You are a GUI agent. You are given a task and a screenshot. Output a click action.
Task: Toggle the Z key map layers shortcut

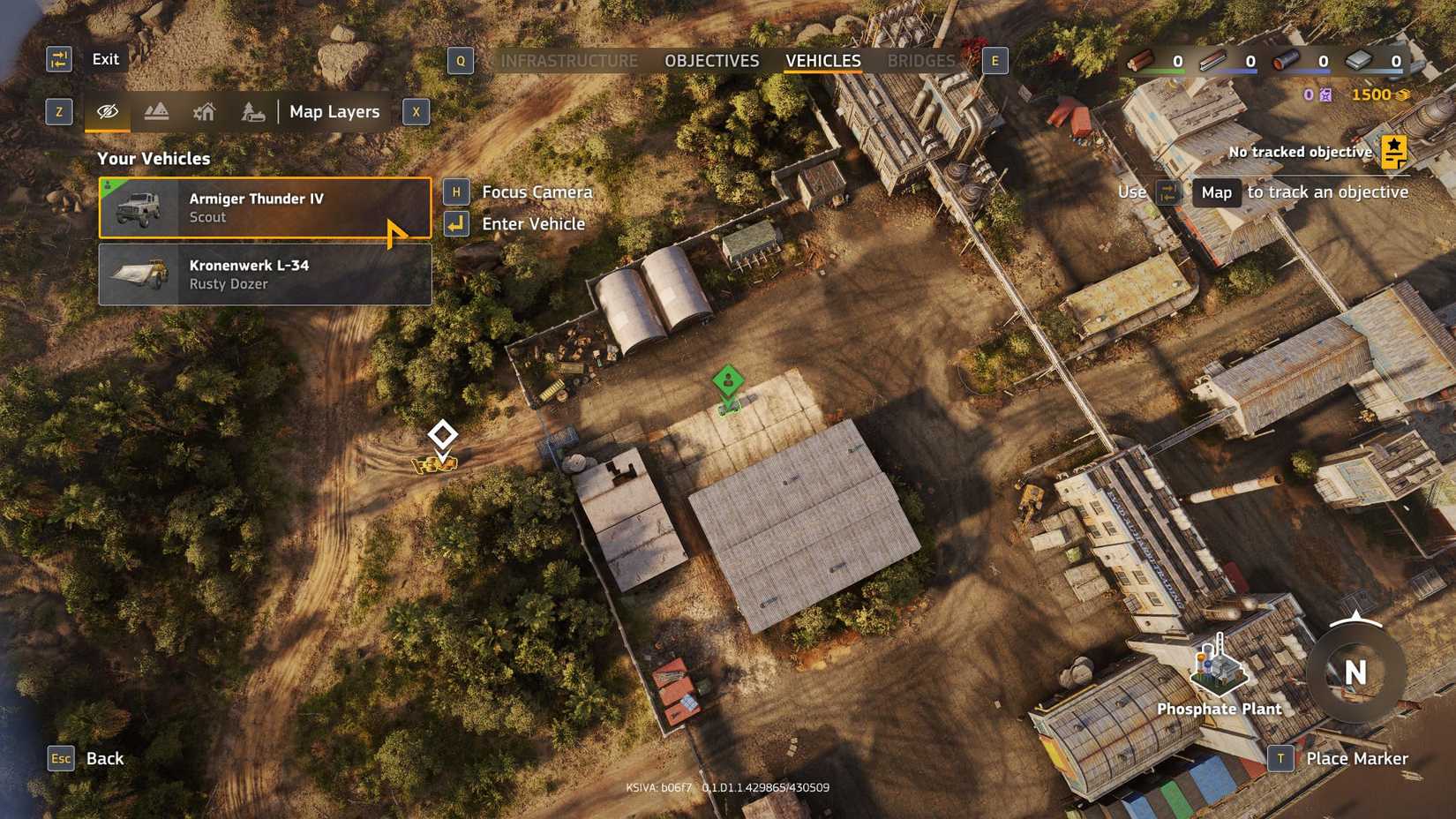click(58, 111)
